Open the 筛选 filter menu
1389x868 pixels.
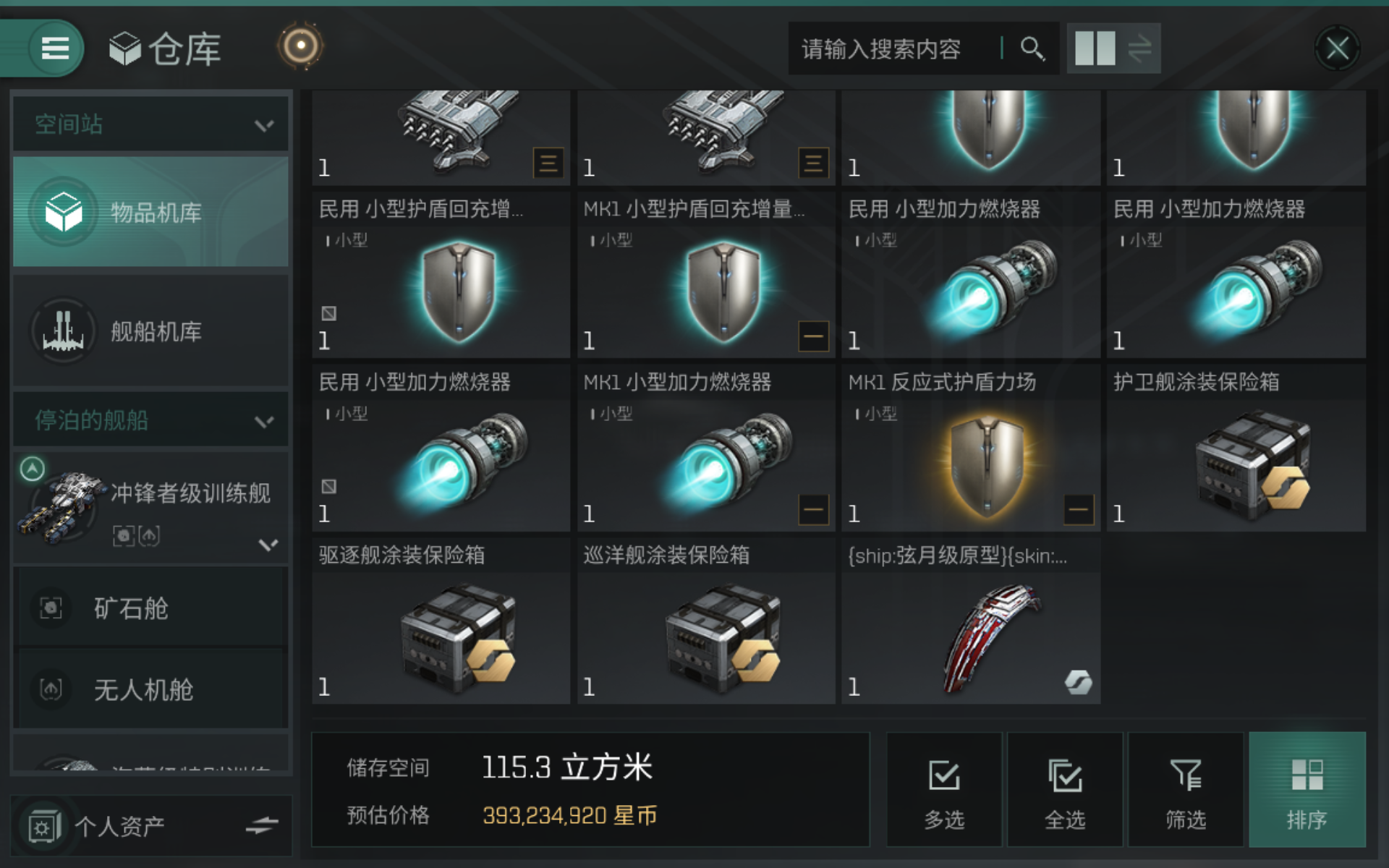click(x=1185, y=790)
